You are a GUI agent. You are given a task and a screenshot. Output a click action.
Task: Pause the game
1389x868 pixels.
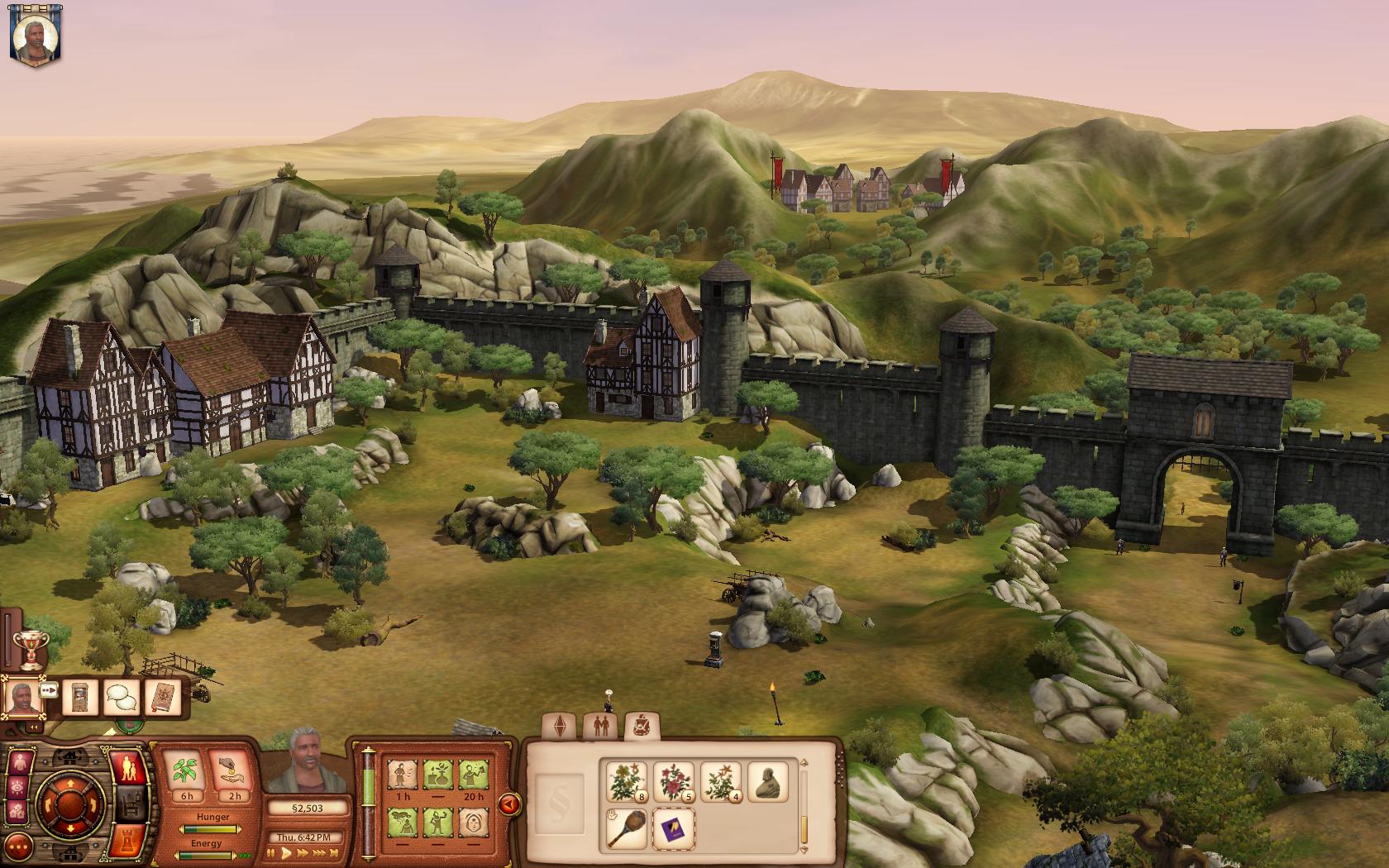[x=271, y=854]
